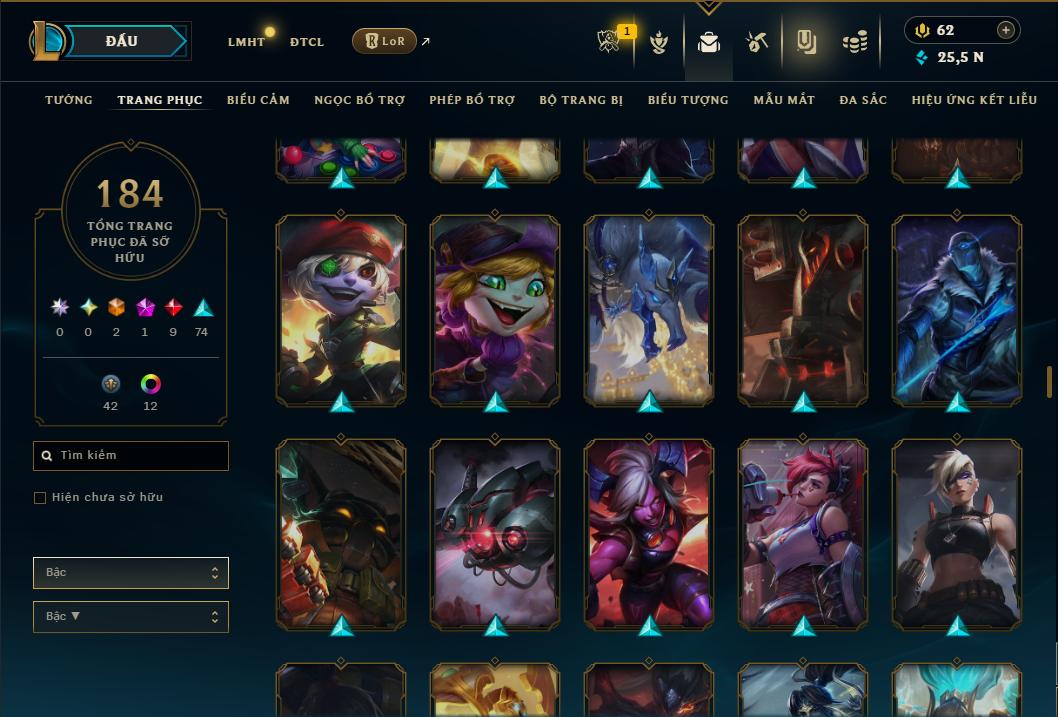
Task: Add currency with the plus button
Action: pos(1006,30)
